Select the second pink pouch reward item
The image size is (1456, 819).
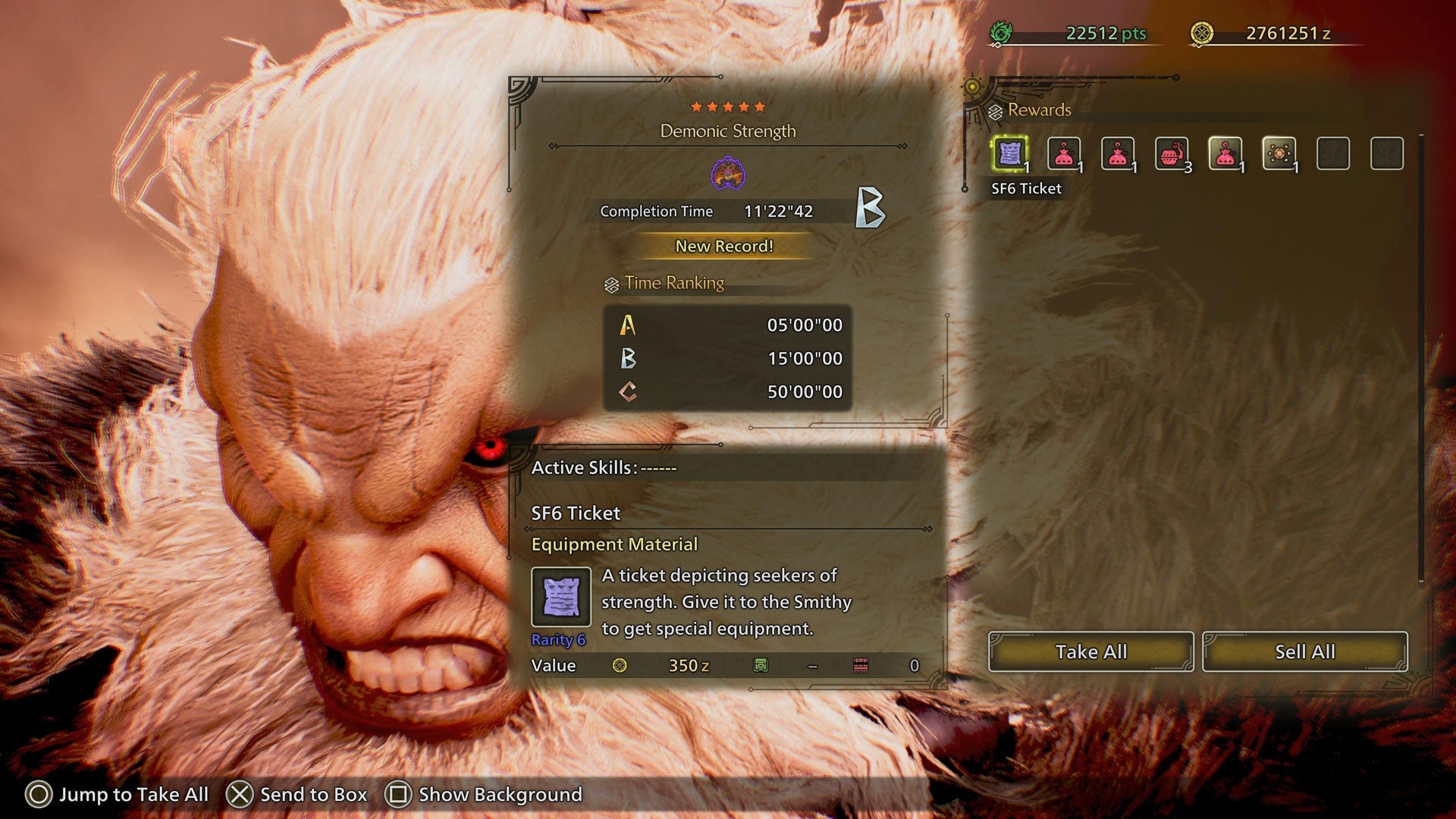[x=1117, y=153]
